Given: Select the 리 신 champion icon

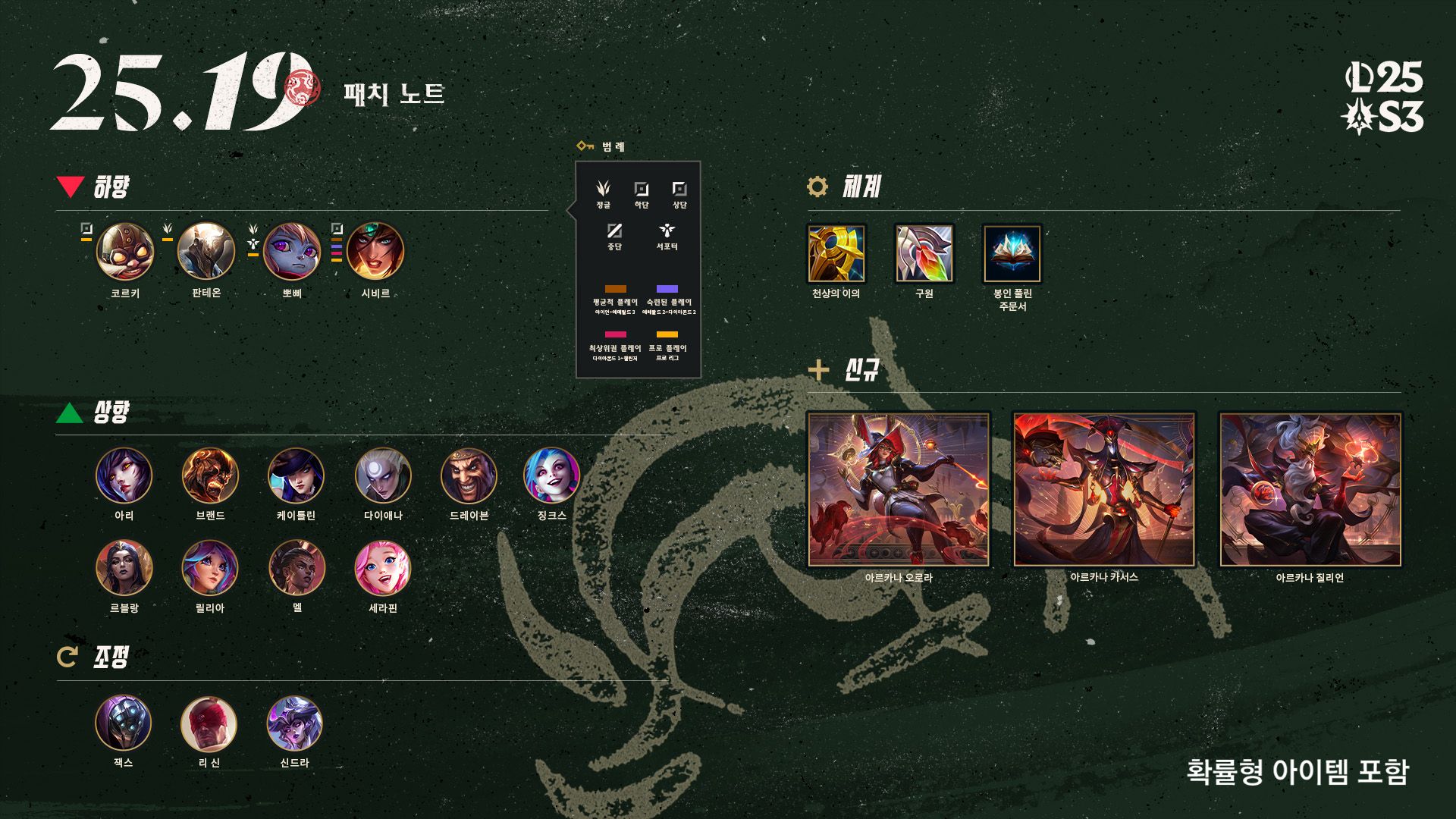Looking at the screenshot, I should (x=209, y=723).
